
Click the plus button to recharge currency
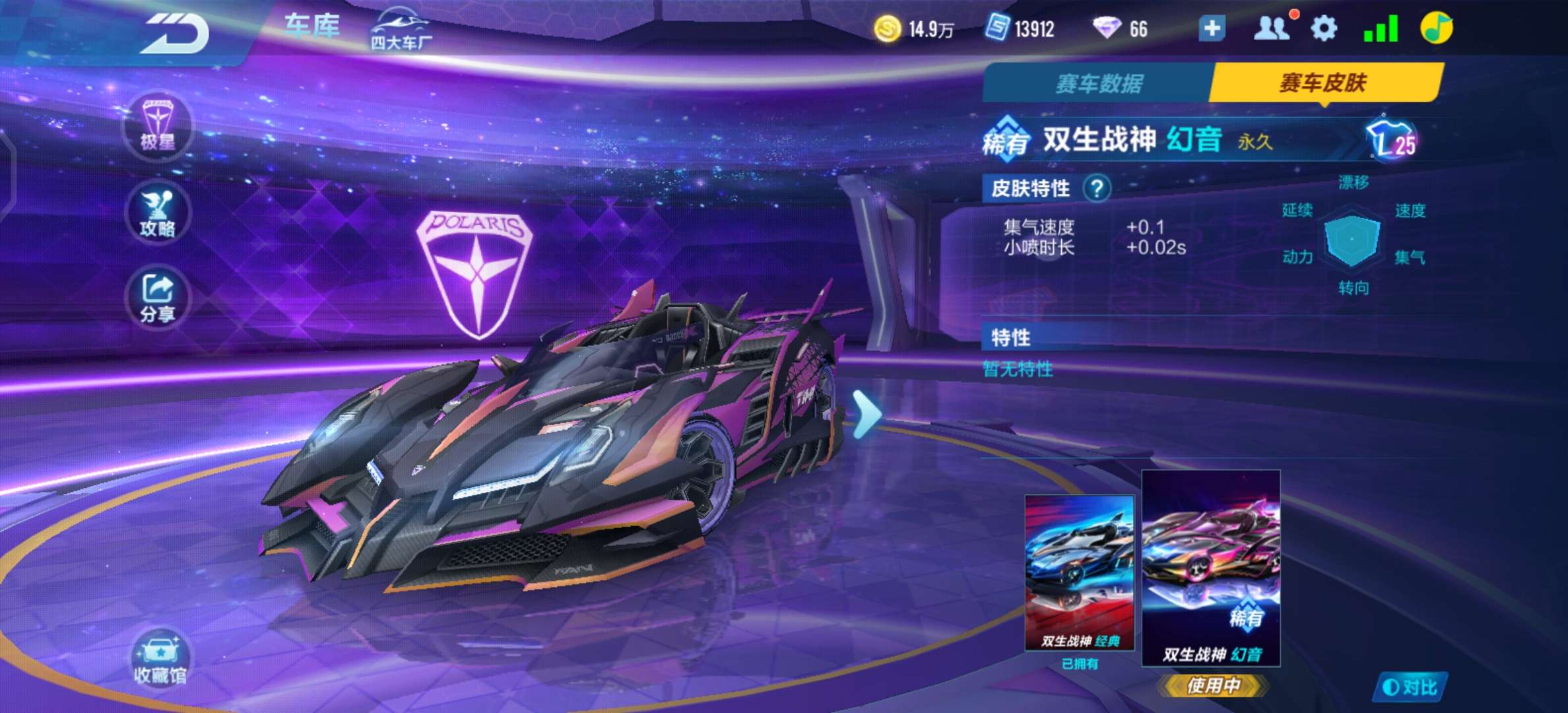click(1211, 29)
